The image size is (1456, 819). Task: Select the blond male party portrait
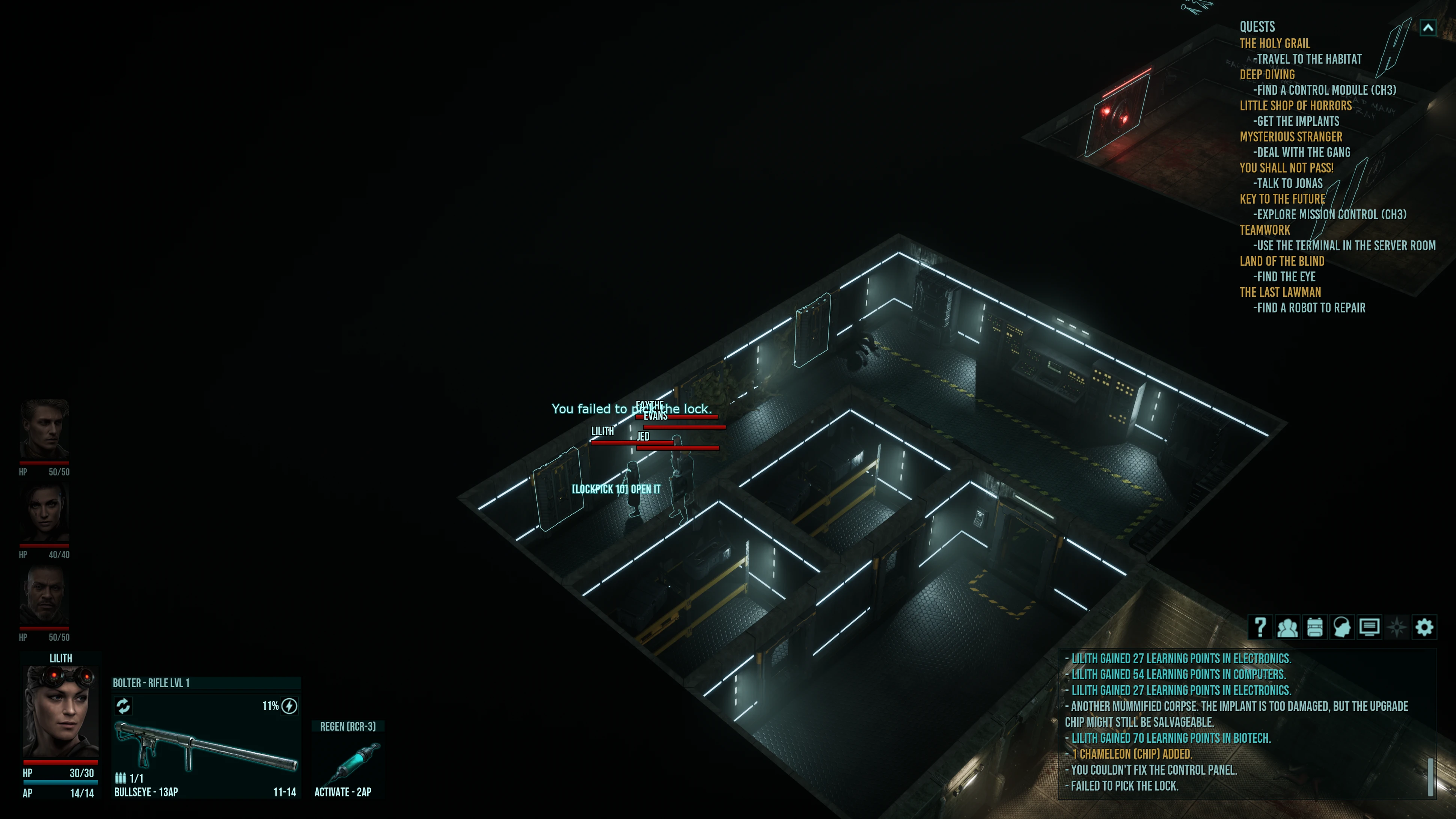44,430
